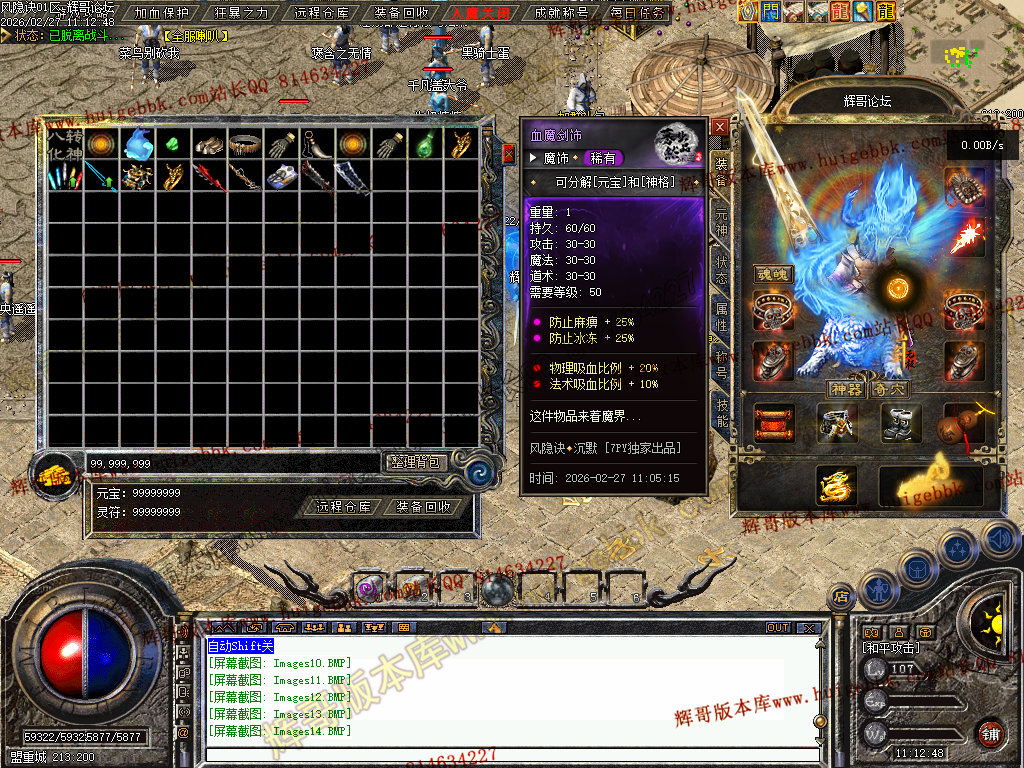
Task: Open the 奇穴 button
Action: (x=889, y=389)
